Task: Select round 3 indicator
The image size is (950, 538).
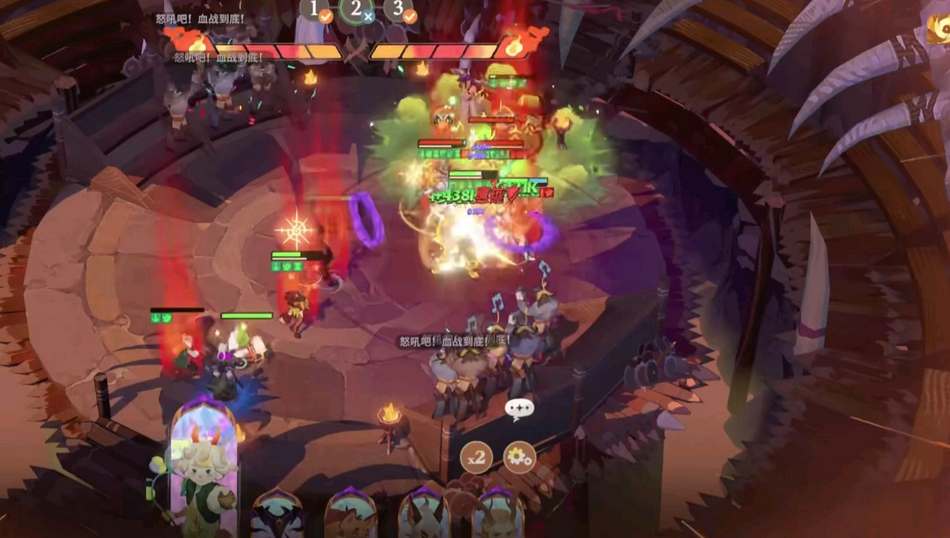Action: (399, 10)
